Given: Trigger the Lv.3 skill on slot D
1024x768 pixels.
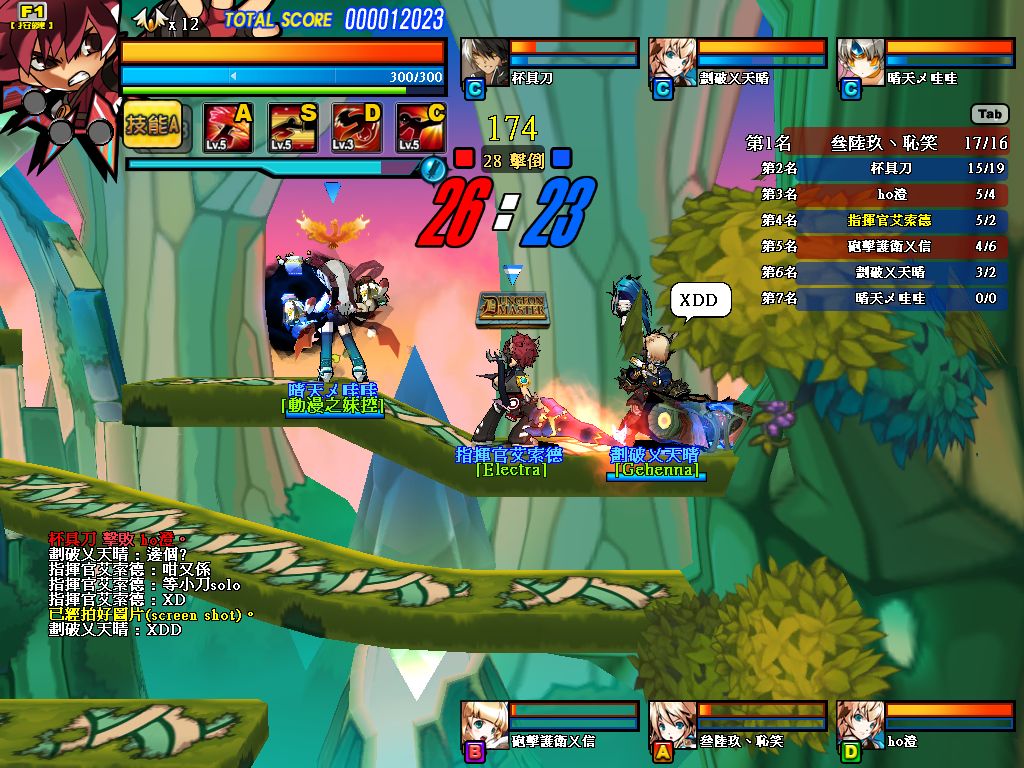Looking at the screenshot, I should click(x=356, y=127).
